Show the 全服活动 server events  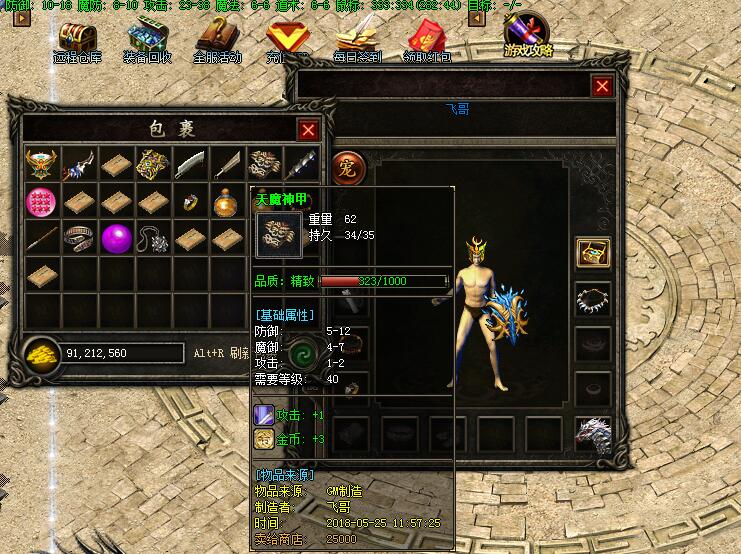coord(217,41)
